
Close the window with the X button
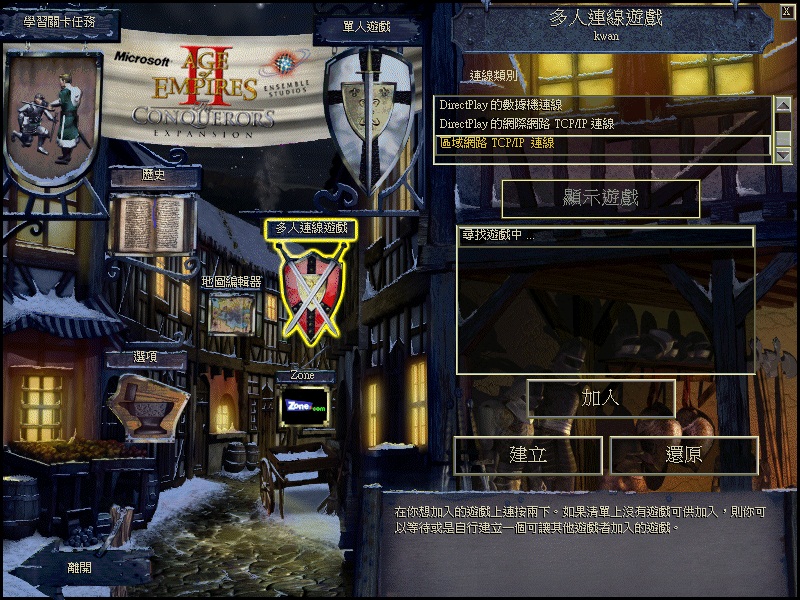coord(786,12)
